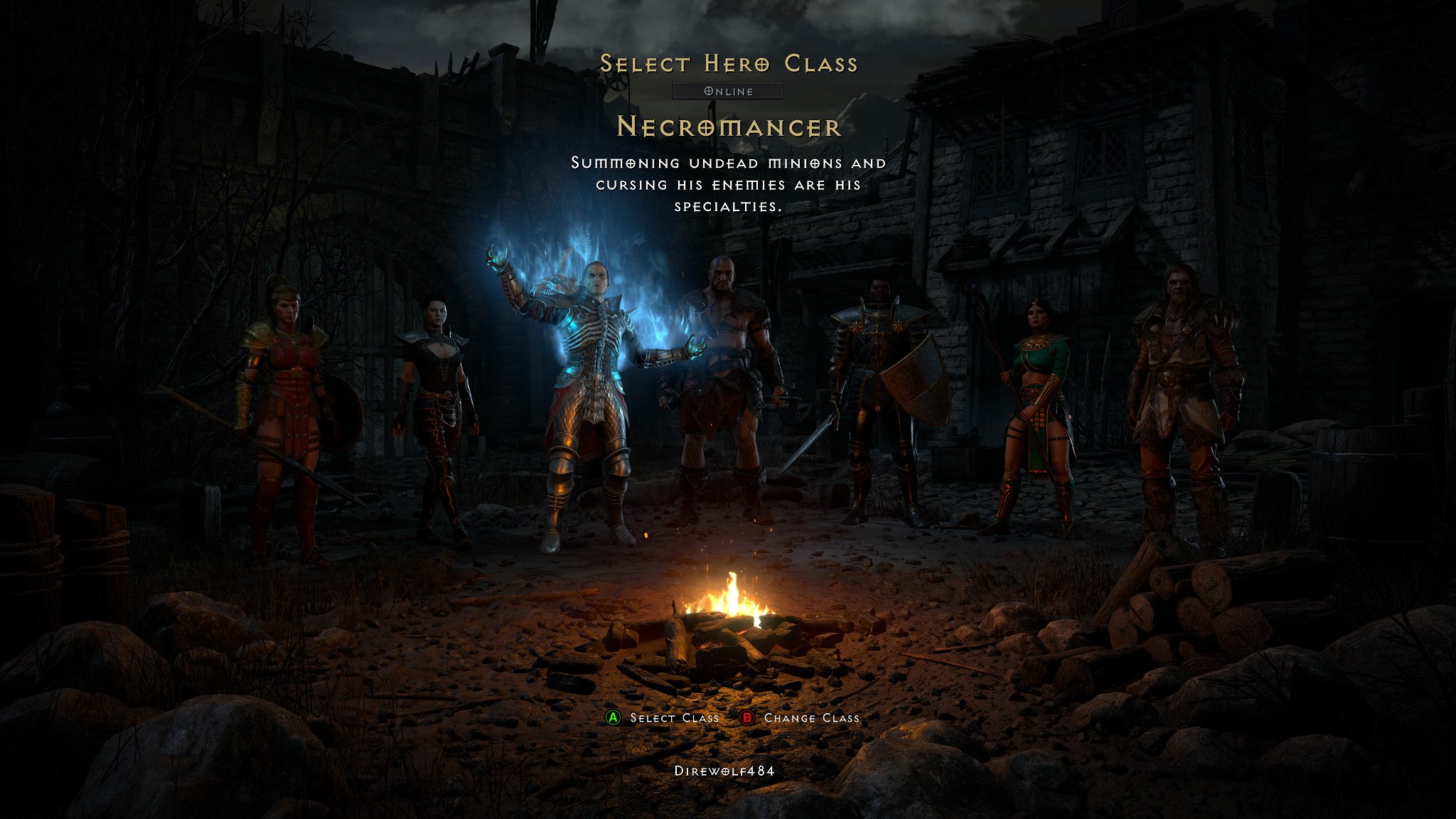The height and width of the screenshot is (819, 1456).
Task: Open the Online status selector
Action: pyautogui.click(x=728, y=91)
